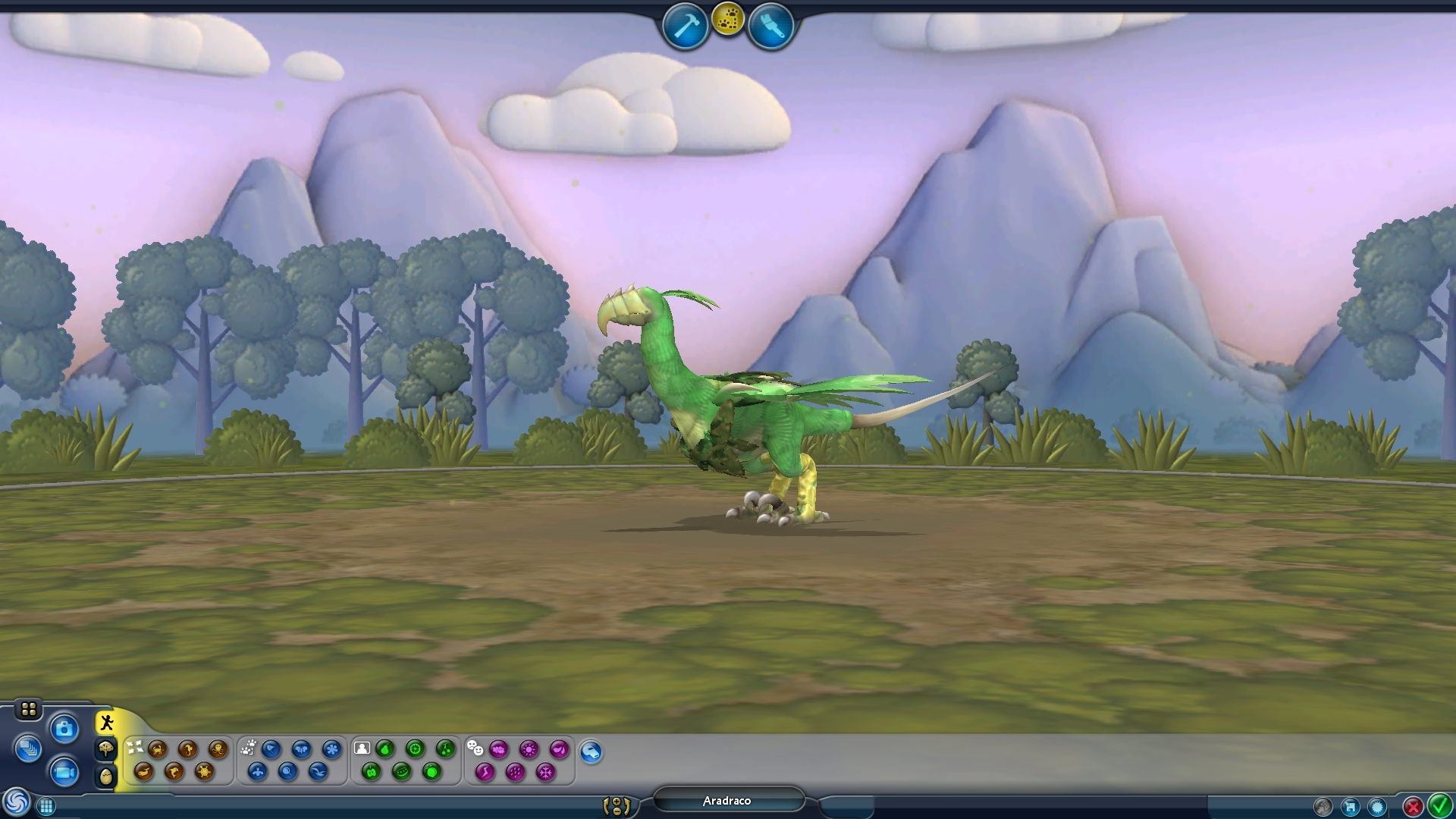Take a photo with the camera button
The height and width of the screenshot is (819, 1456).
[64, 730]
